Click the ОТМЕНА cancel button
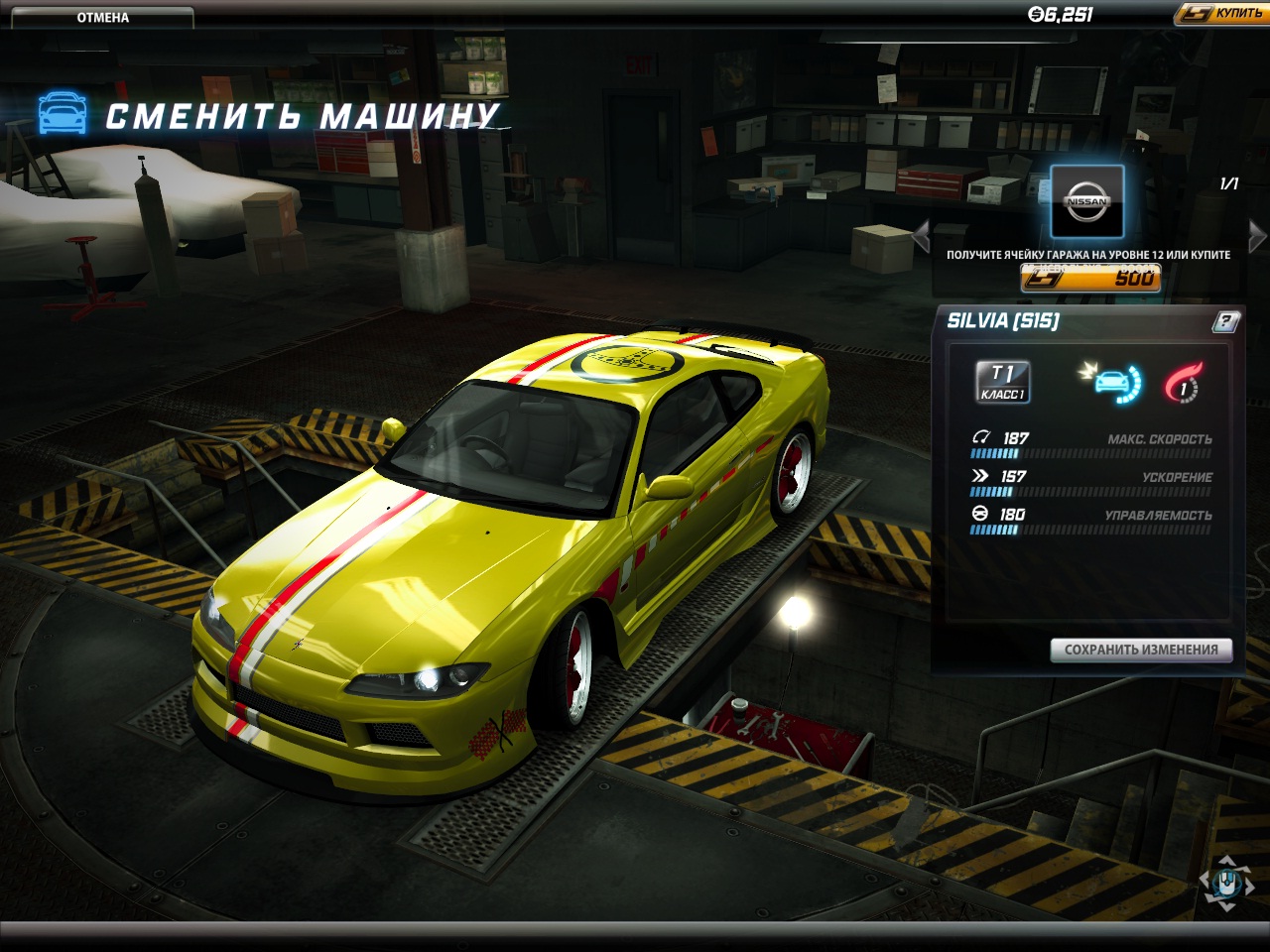 102,17
